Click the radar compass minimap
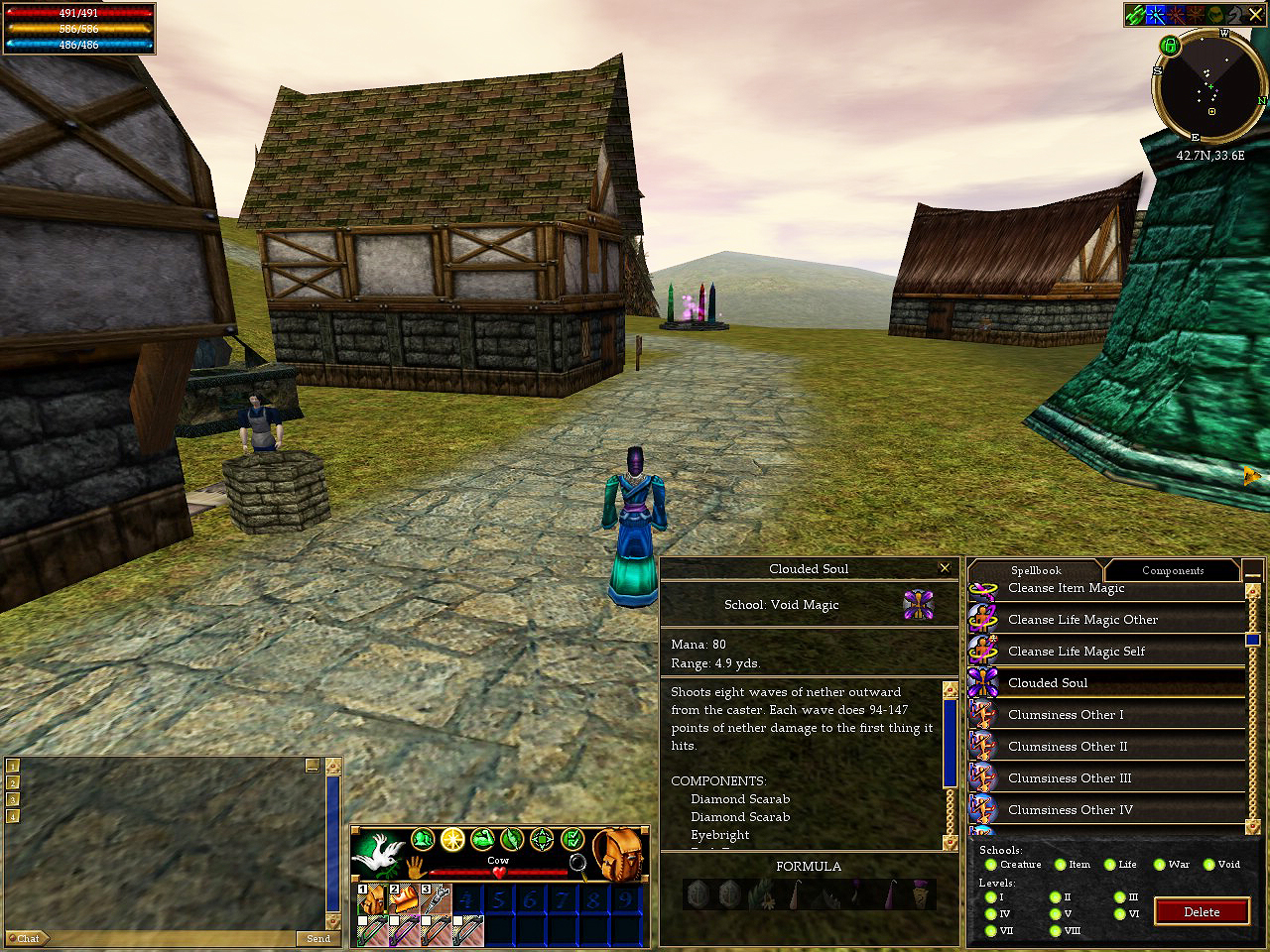Screen dimensions: 1270x952 pyautogui.click(x=1209, y=89)
